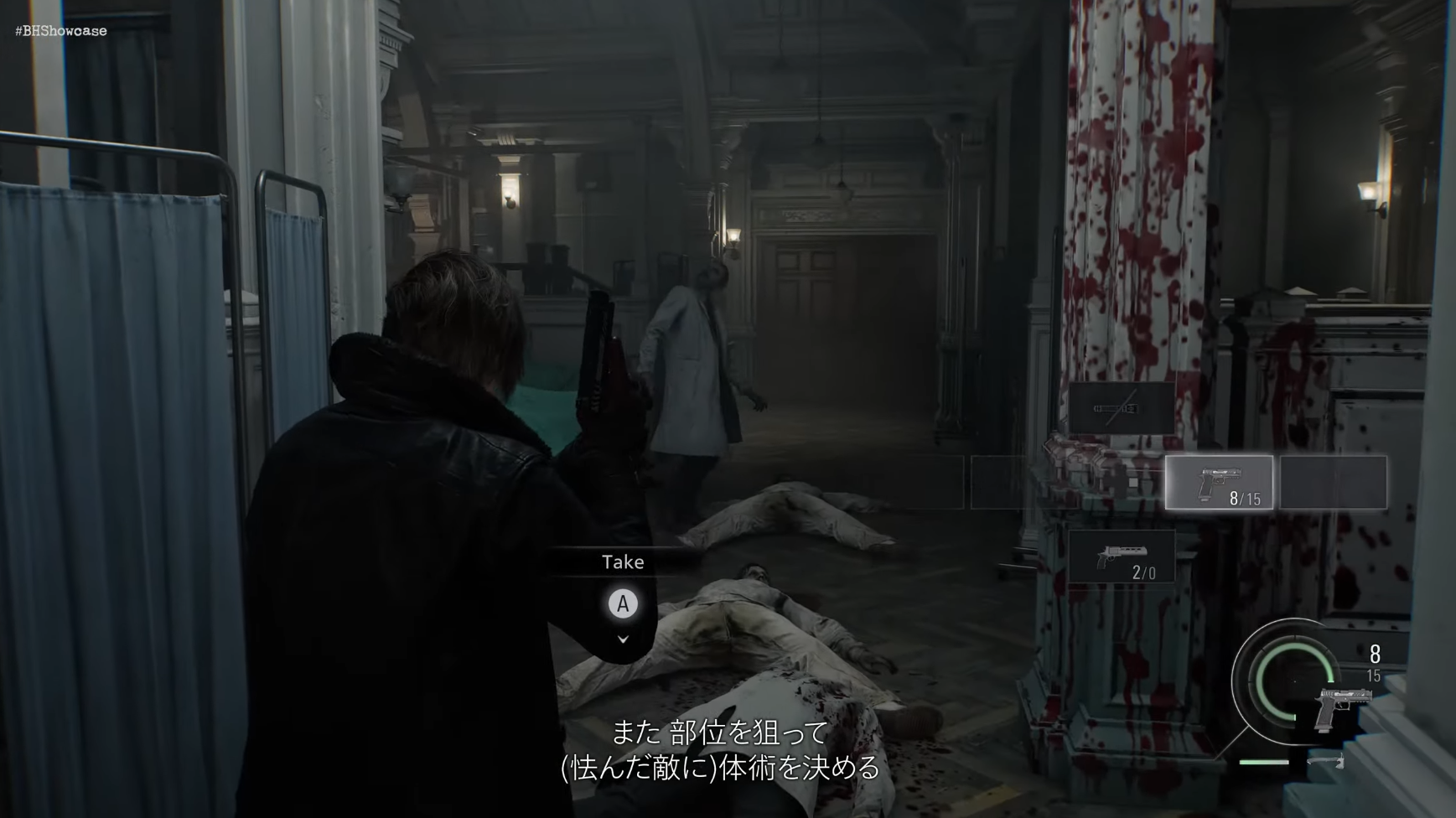The width and height of the screenshot is (1456, 818).
Task: Click the A controller button prompt
Action: 622,603
